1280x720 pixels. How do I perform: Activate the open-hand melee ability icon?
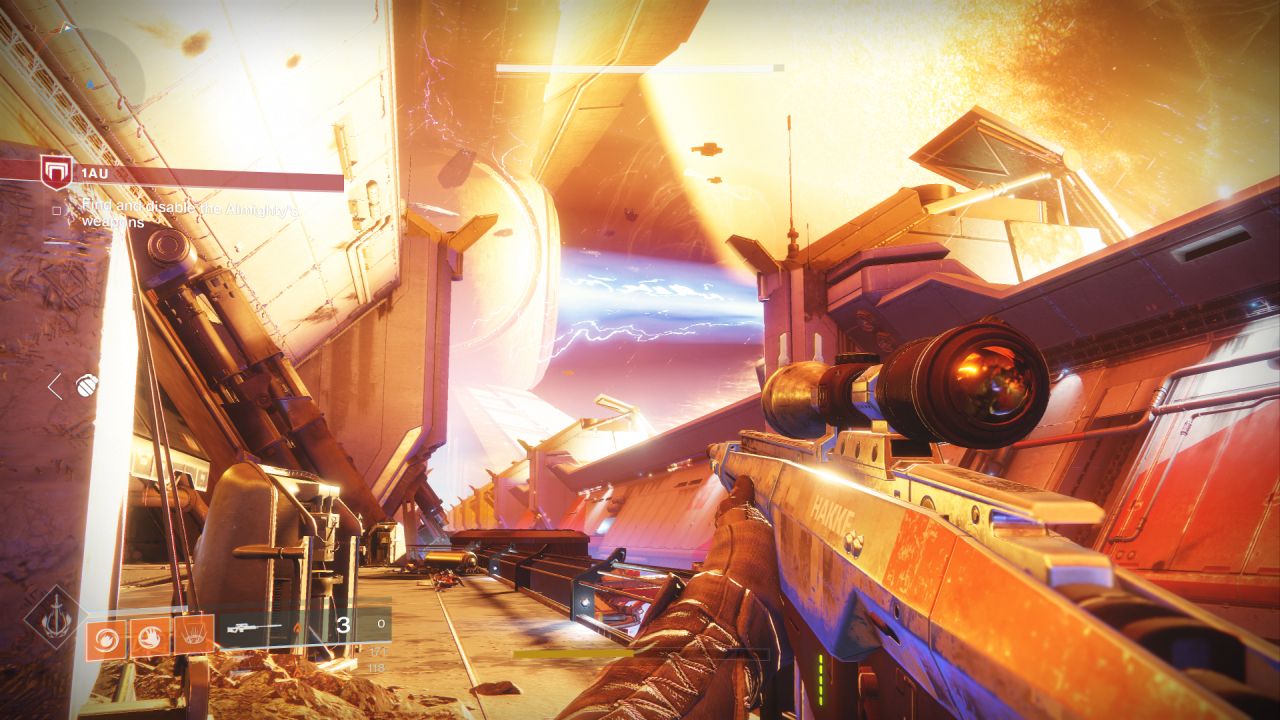point(149,637)
